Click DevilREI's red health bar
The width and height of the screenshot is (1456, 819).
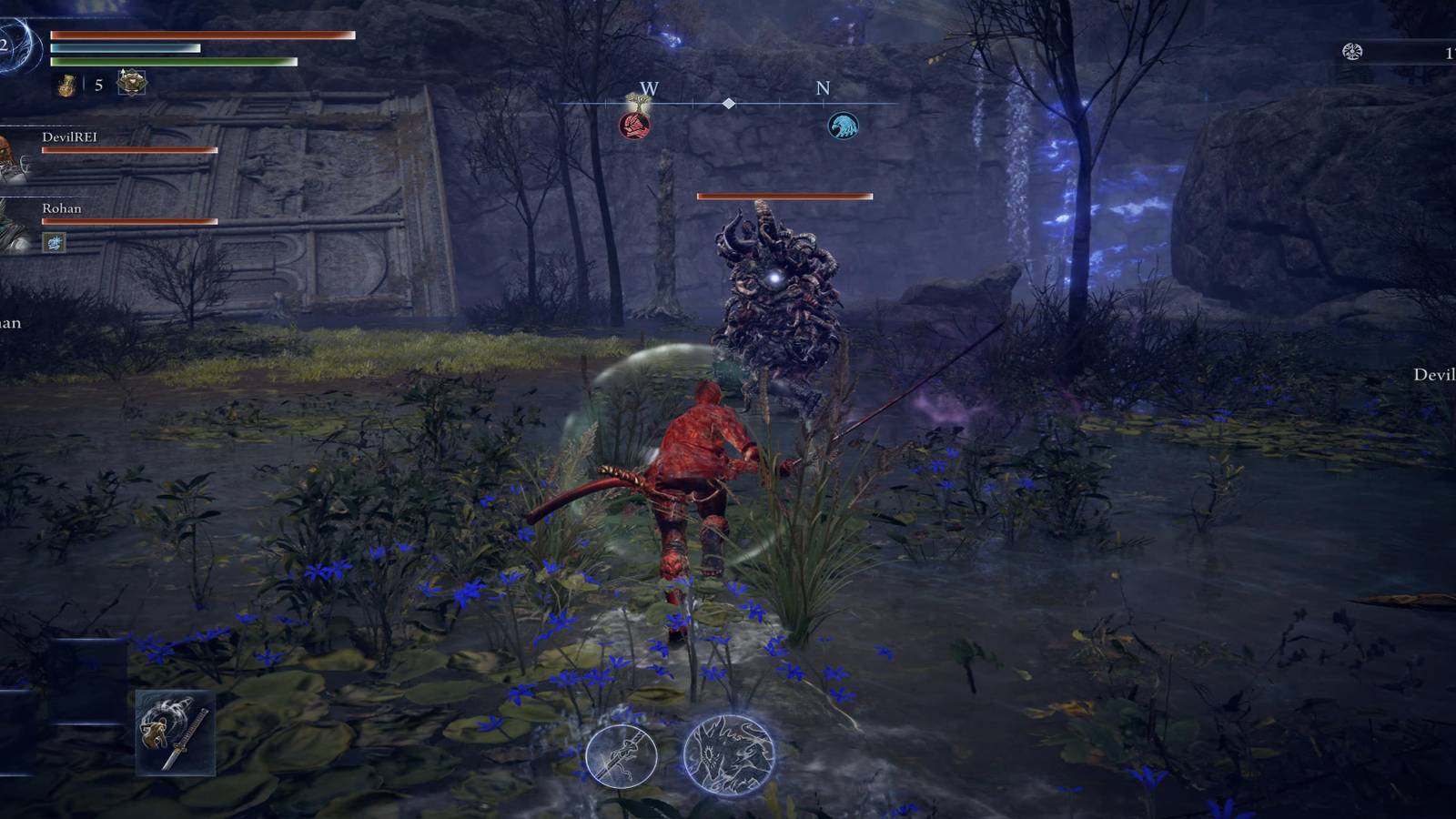pos(127,151)
